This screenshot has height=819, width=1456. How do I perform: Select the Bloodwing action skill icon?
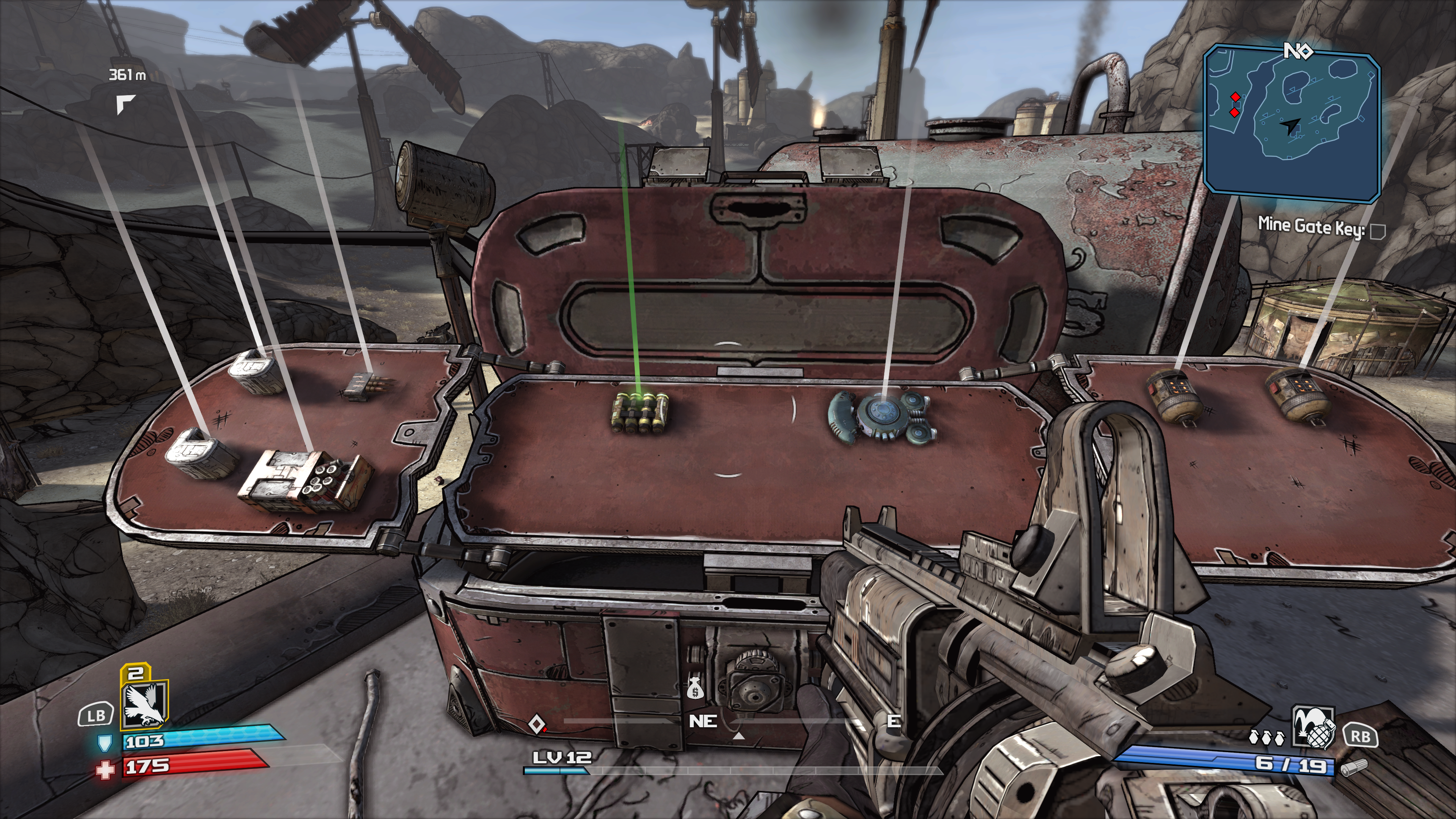tap(144, 704)
